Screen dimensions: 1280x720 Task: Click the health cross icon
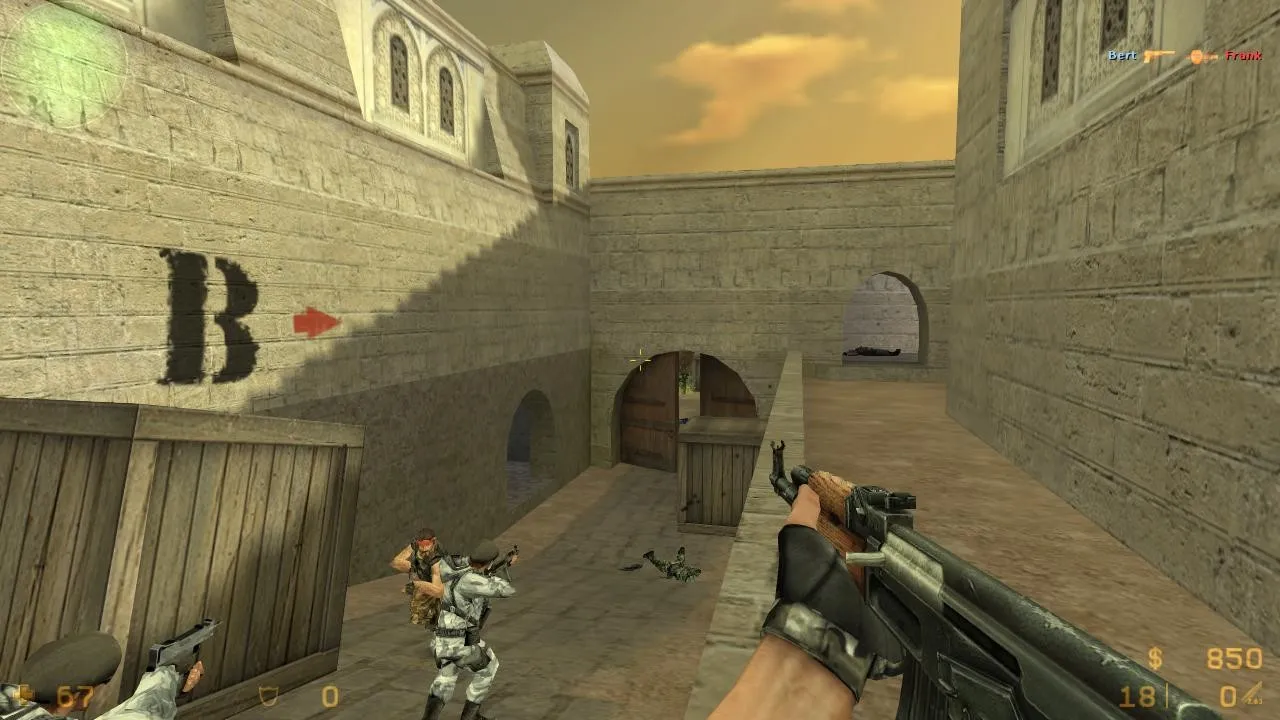22,693
